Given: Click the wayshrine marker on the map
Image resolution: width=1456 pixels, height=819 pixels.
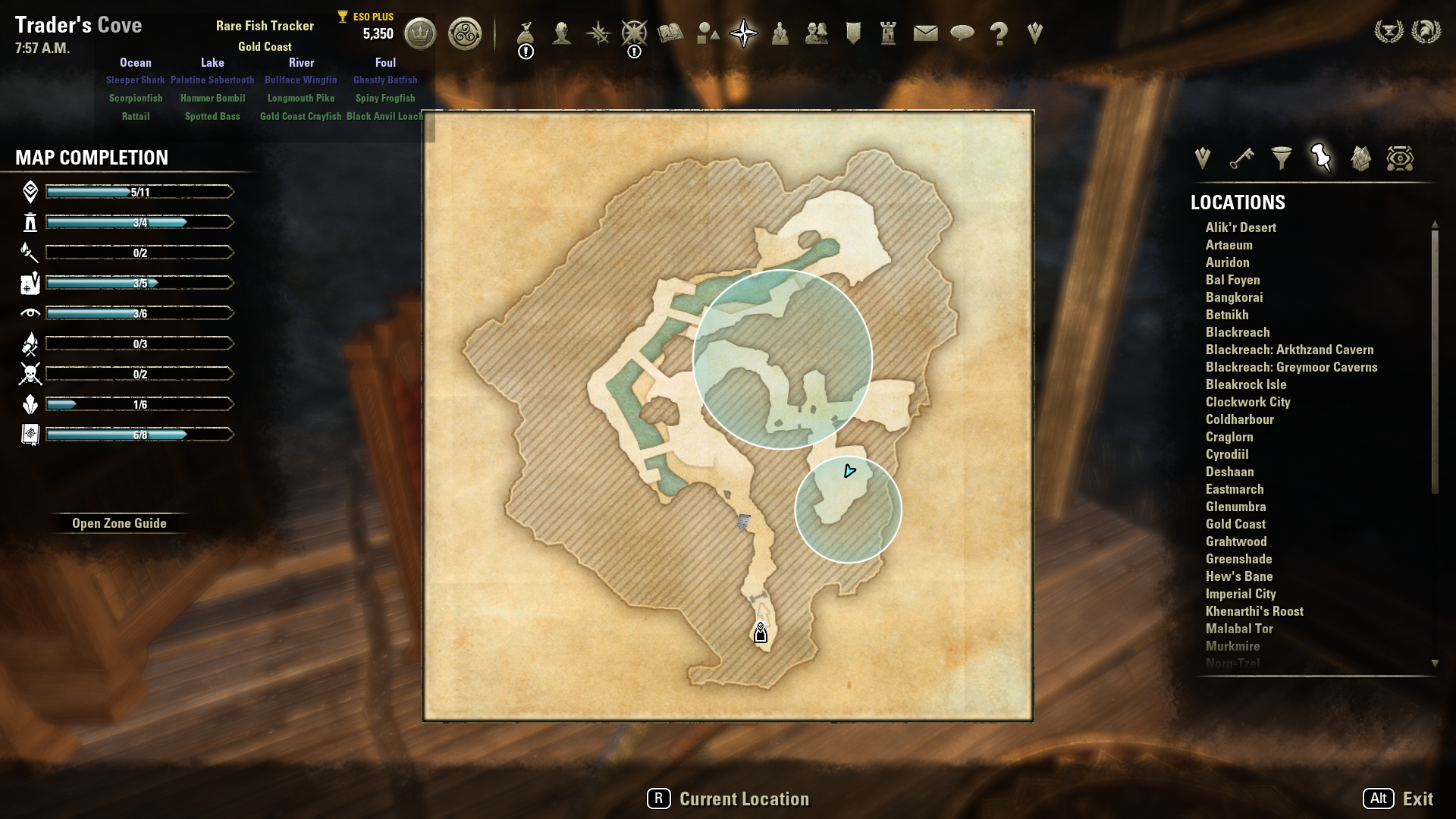Looking at the screenshot, I should [761, 633].
